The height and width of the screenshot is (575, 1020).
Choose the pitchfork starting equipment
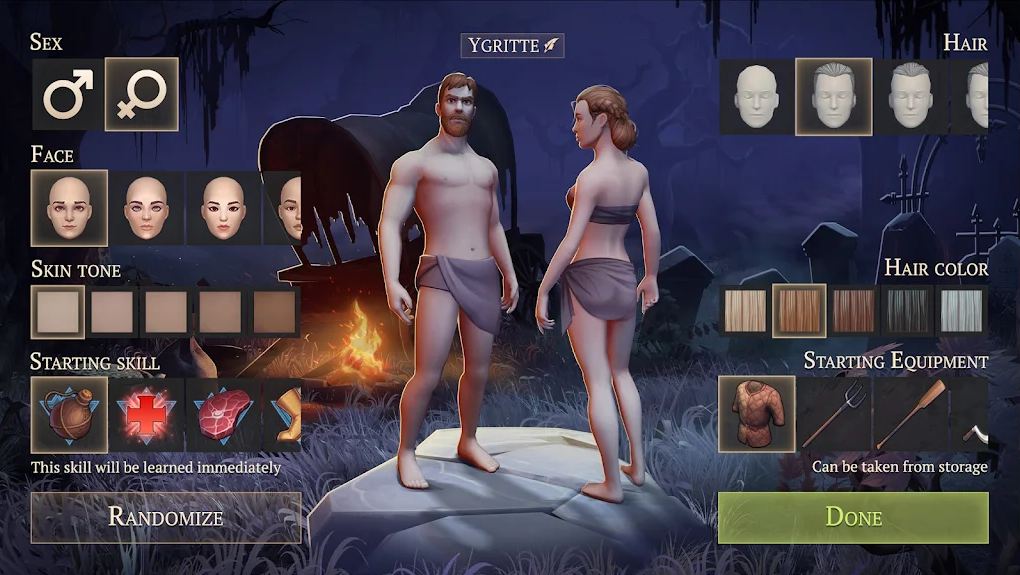point(834,413)
